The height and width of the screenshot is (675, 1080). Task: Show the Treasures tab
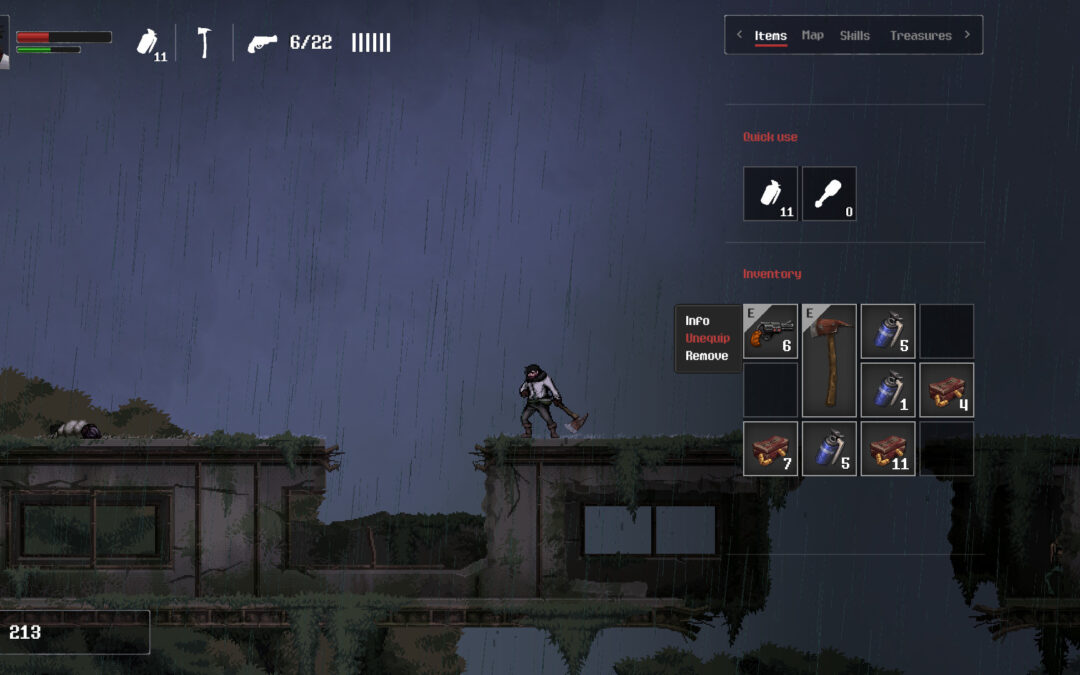click(920, 35)
